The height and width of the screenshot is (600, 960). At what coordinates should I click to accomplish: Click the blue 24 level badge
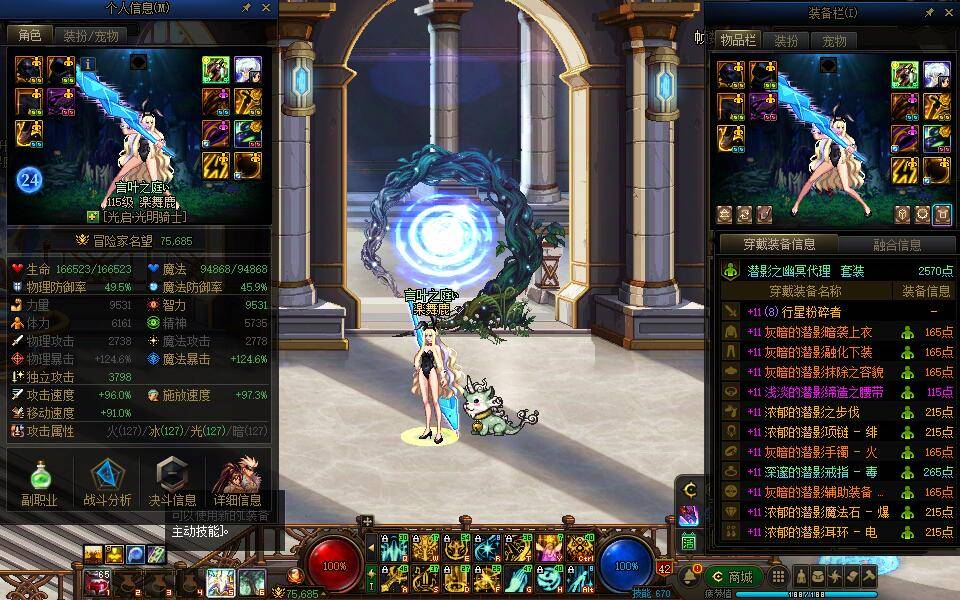point(29,180)
